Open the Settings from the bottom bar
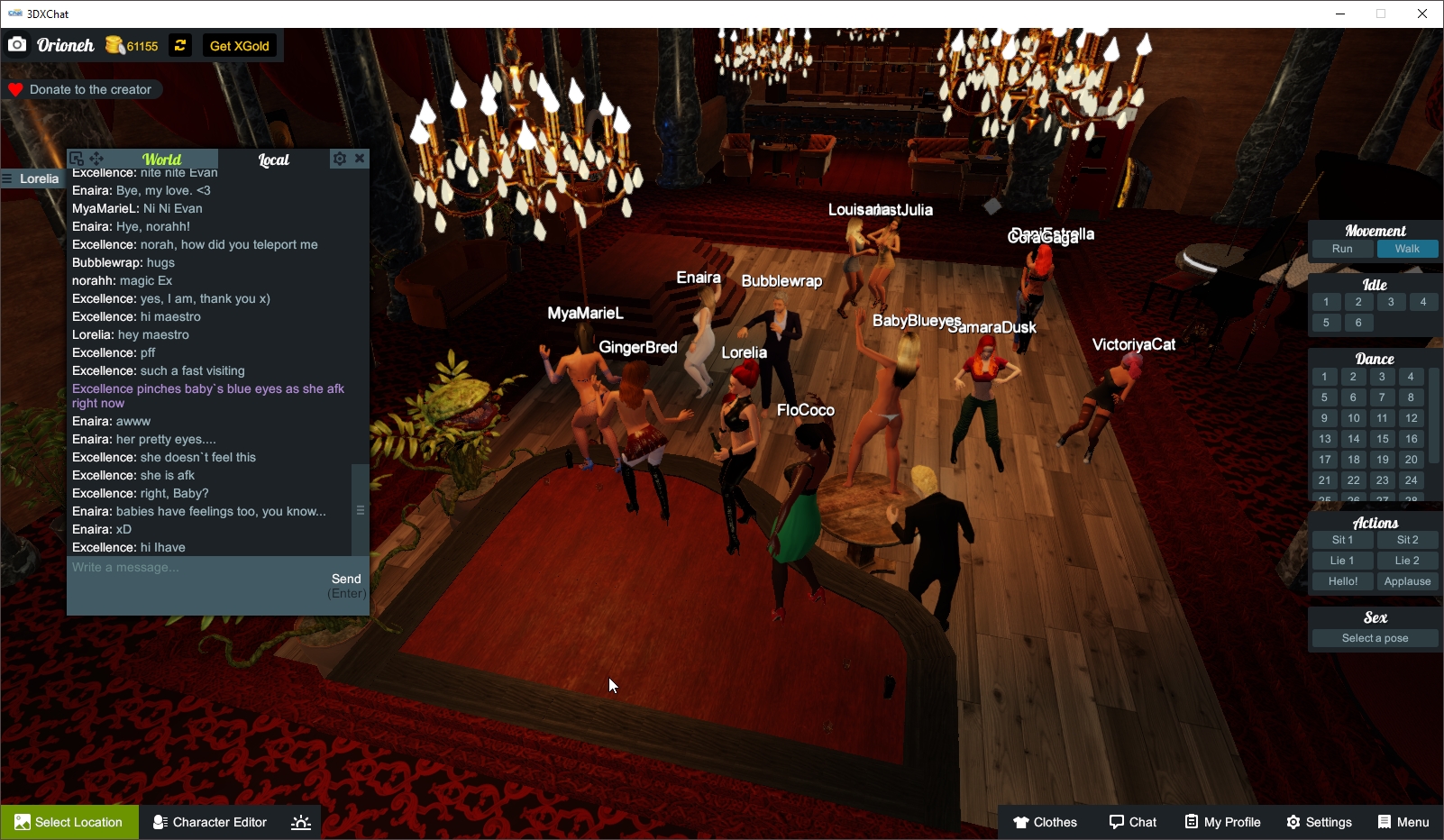The width and height of the screenshot is (1444, 840). 1319,821
